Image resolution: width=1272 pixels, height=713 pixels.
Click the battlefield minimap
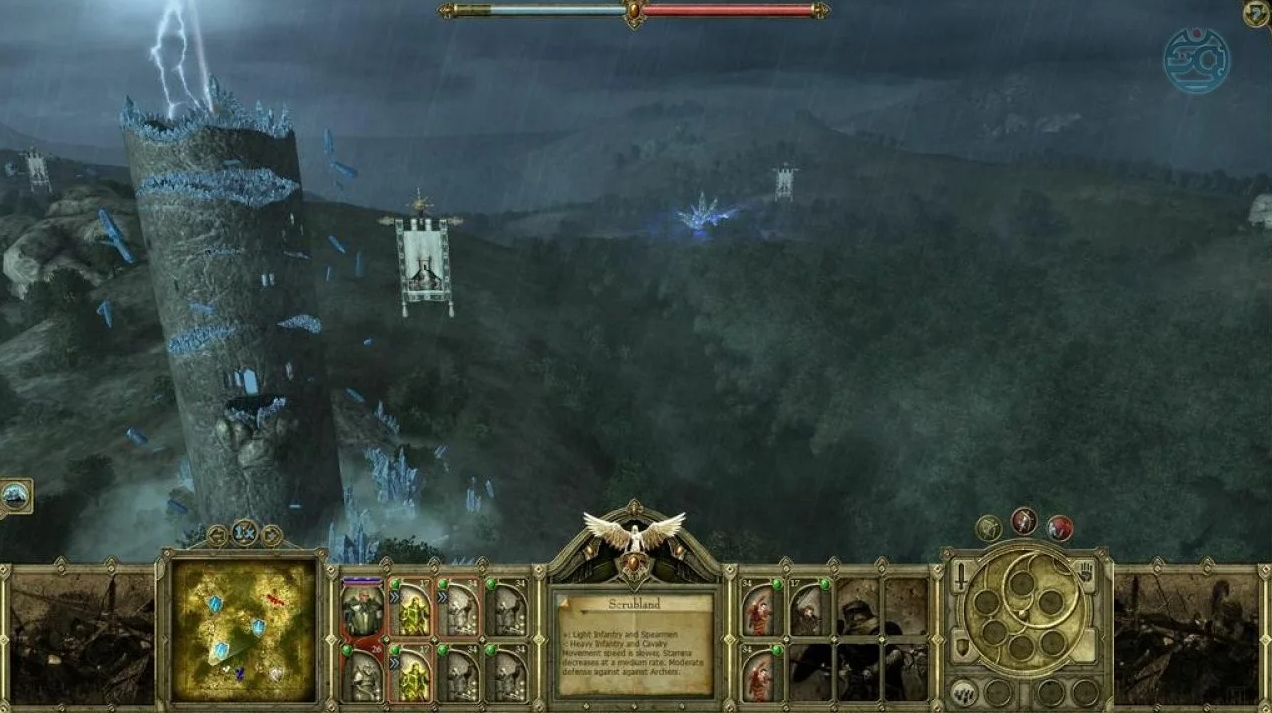(243, 629)
